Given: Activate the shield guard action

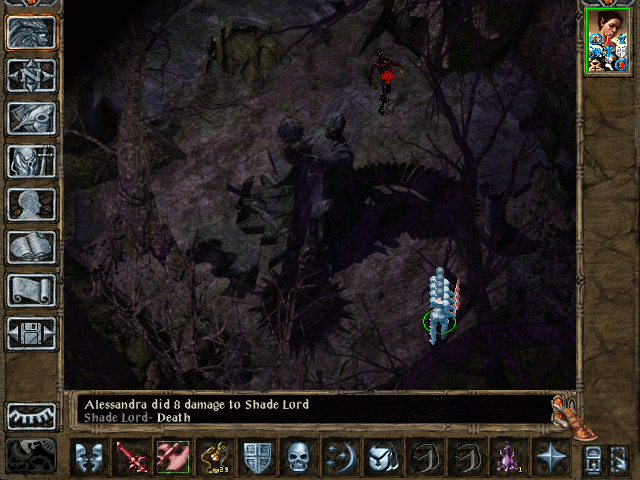Looking at the screenshot, I should tap(256, 457).
